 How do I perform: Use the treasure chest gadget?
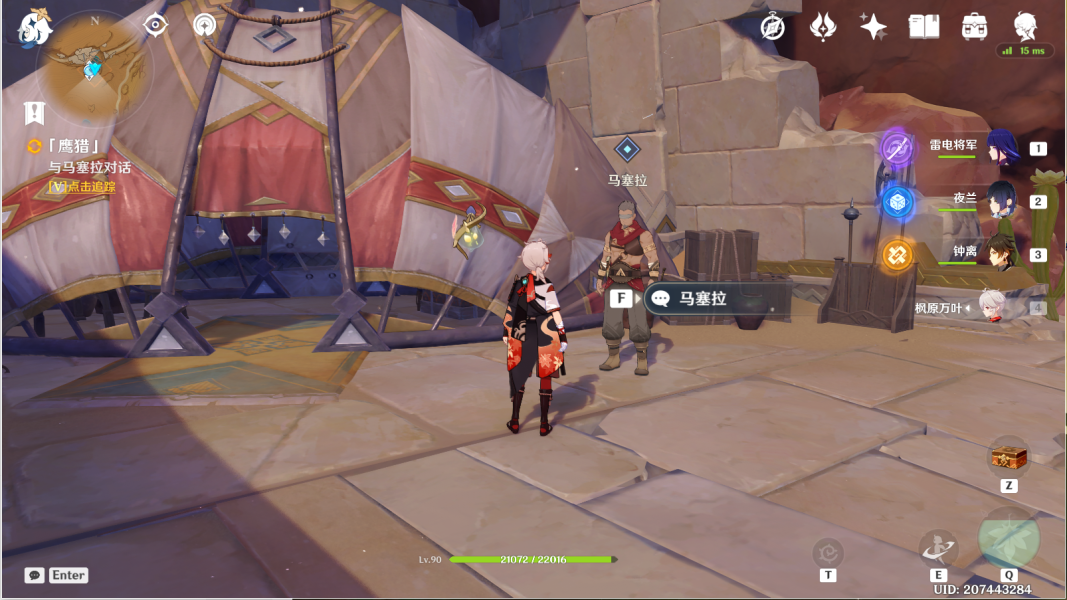(x=1008, y=457)
